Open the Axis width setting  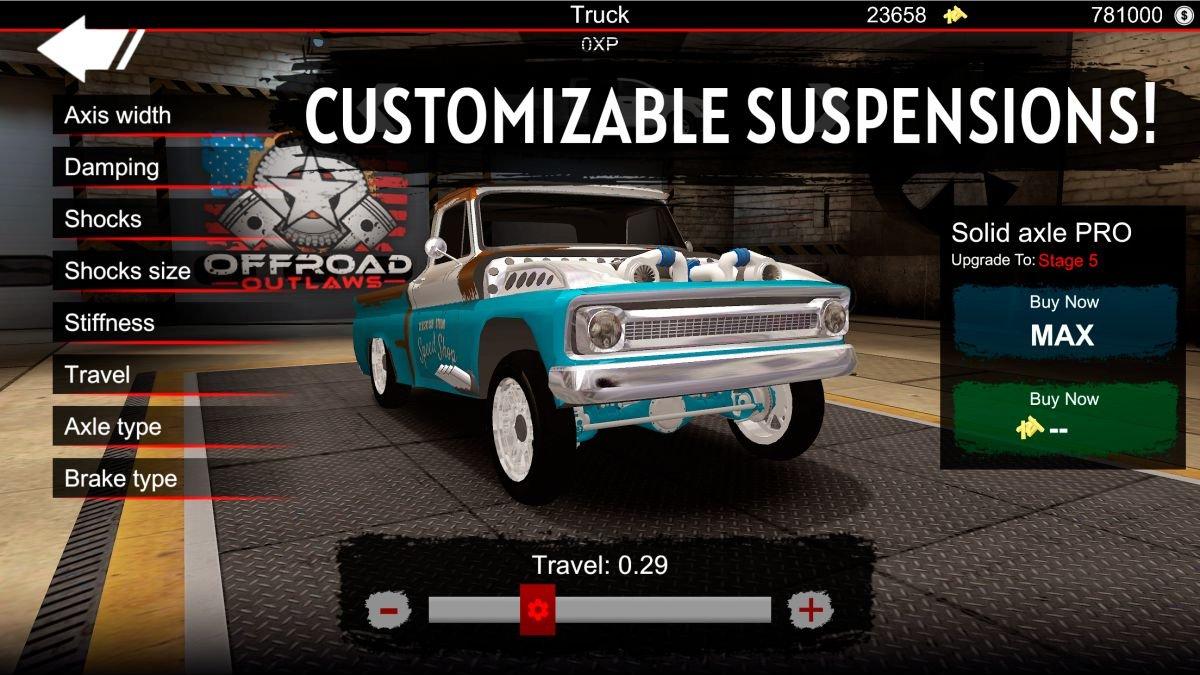[118, 116]
